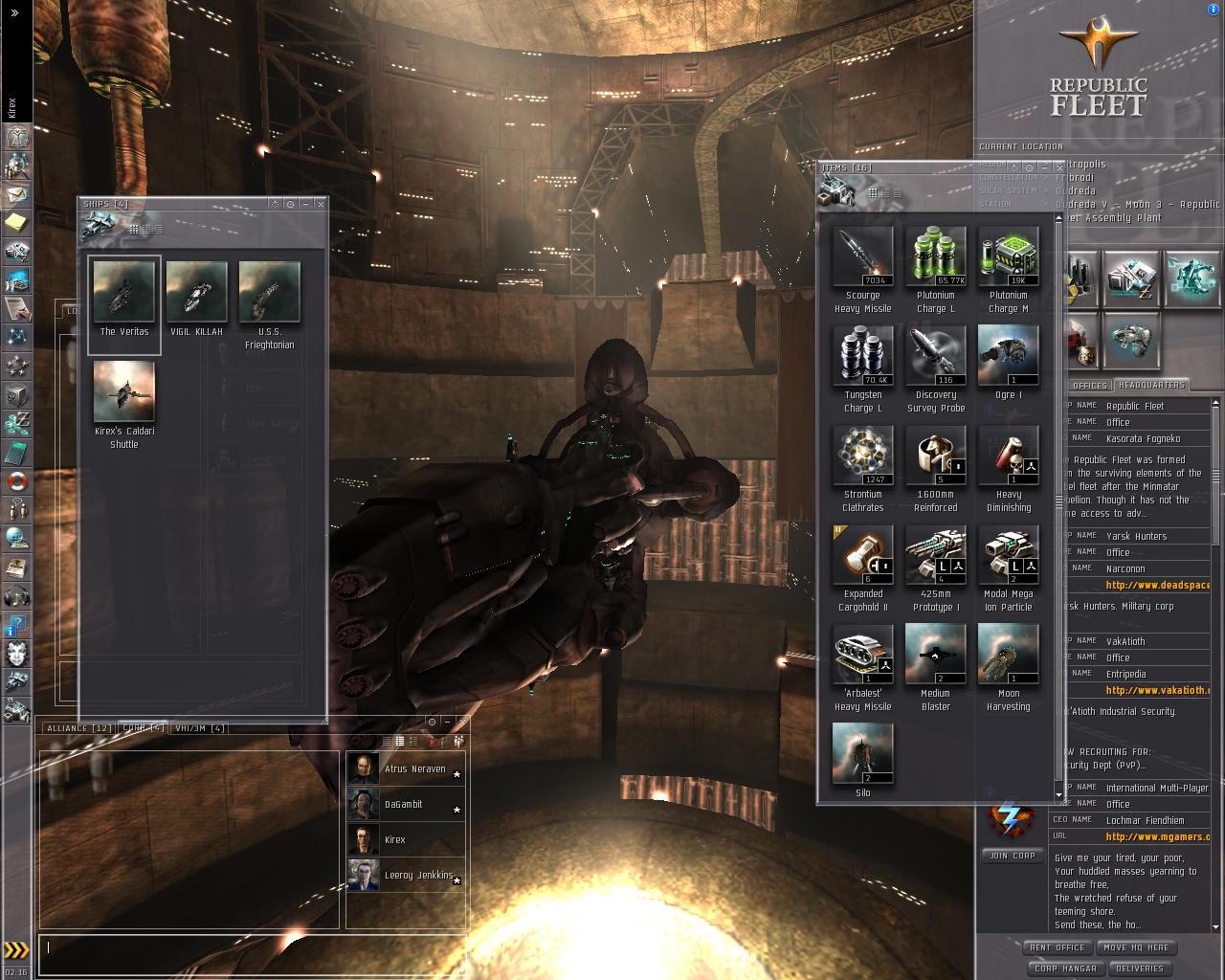Select the Ogre I drone item
1225x980 pixels.
[1009, 356]
